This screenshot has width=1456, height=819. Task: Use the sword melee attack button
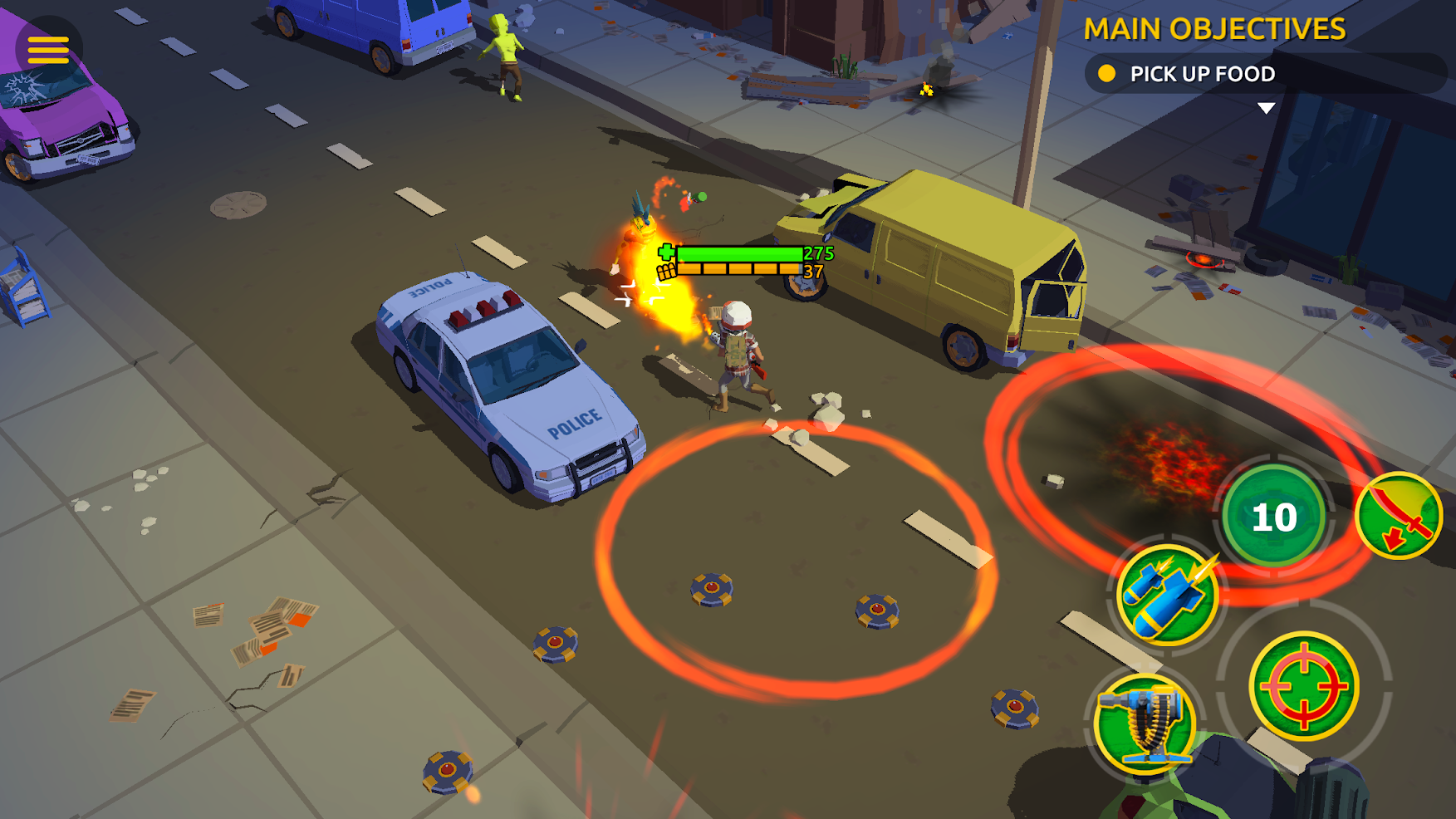point(1399,517)
